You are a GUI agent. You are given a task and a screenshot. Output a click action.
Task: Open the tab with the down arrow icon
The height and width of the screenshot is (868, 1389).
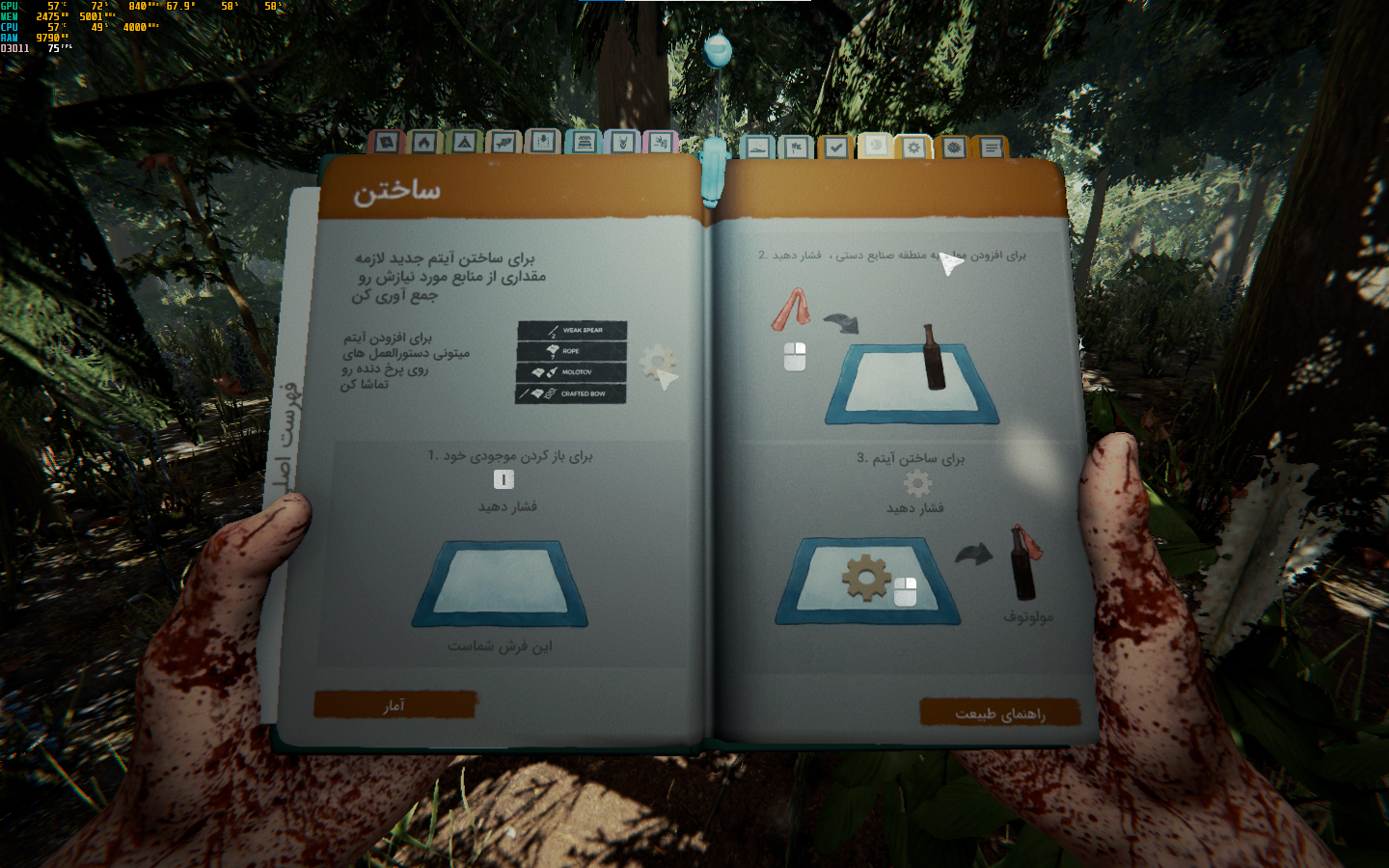[543, 143]
